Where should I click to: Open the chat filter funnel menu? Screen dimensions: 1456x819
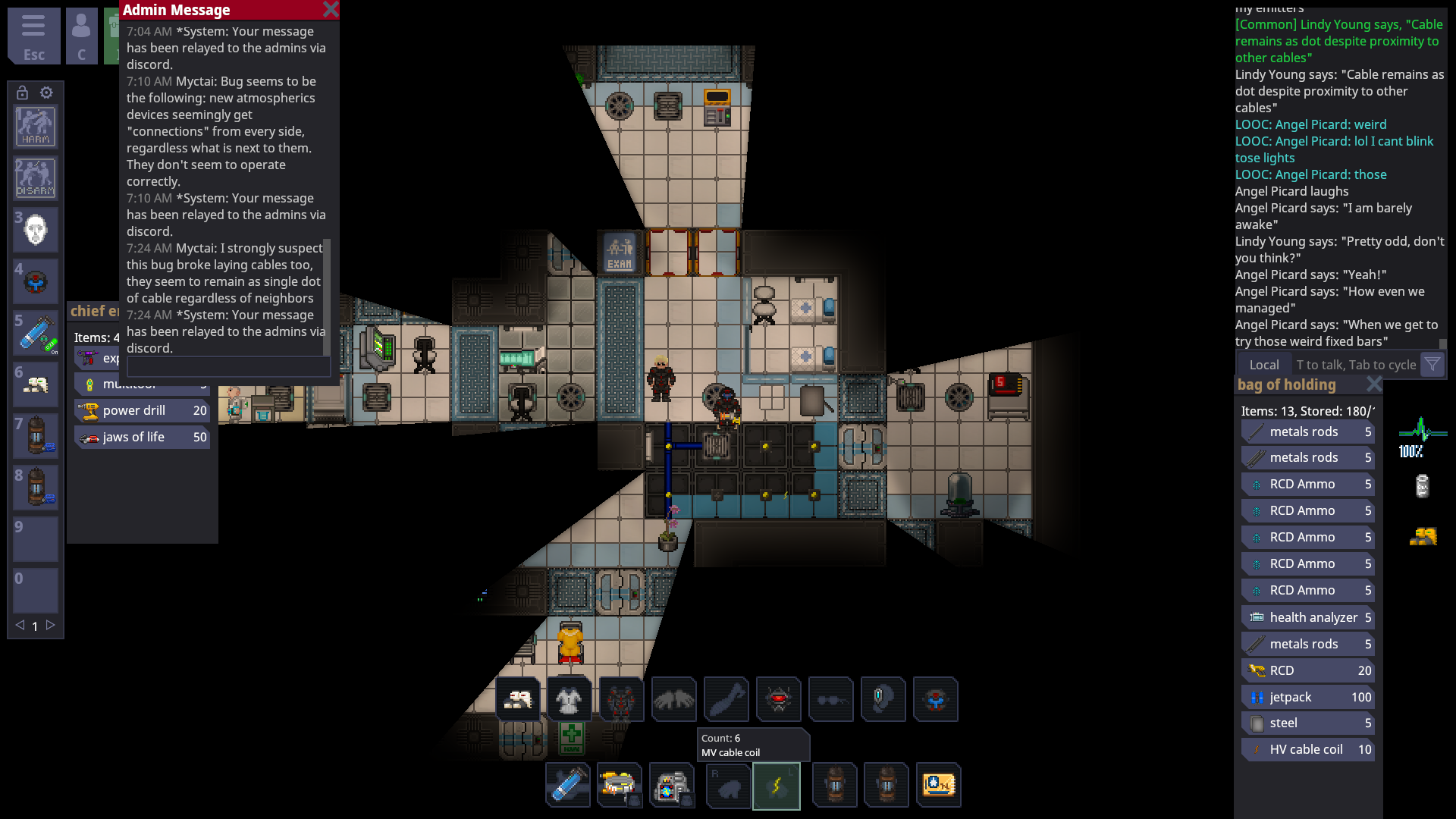1432,365
